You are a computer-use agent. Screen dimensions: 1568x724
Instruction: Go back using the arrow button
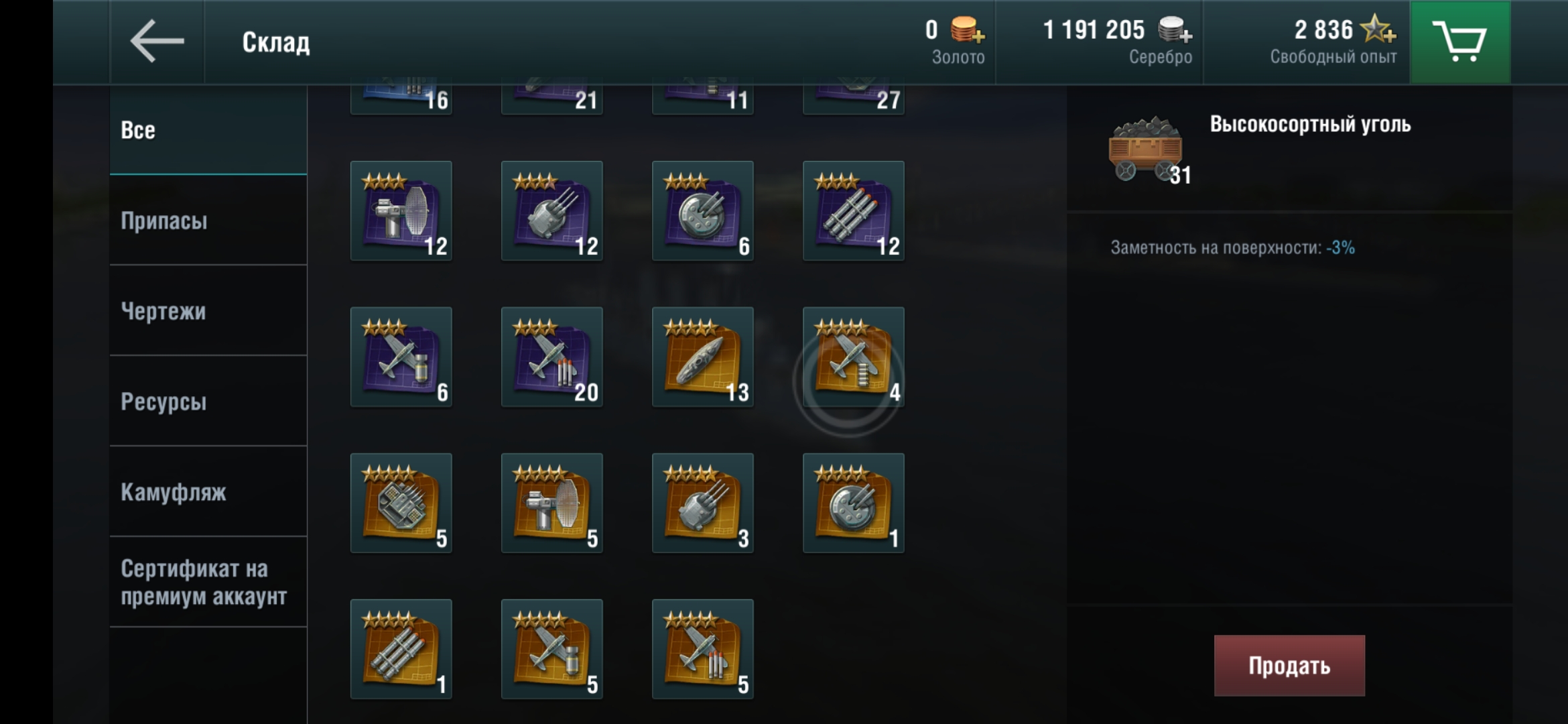tap(157, 42)
